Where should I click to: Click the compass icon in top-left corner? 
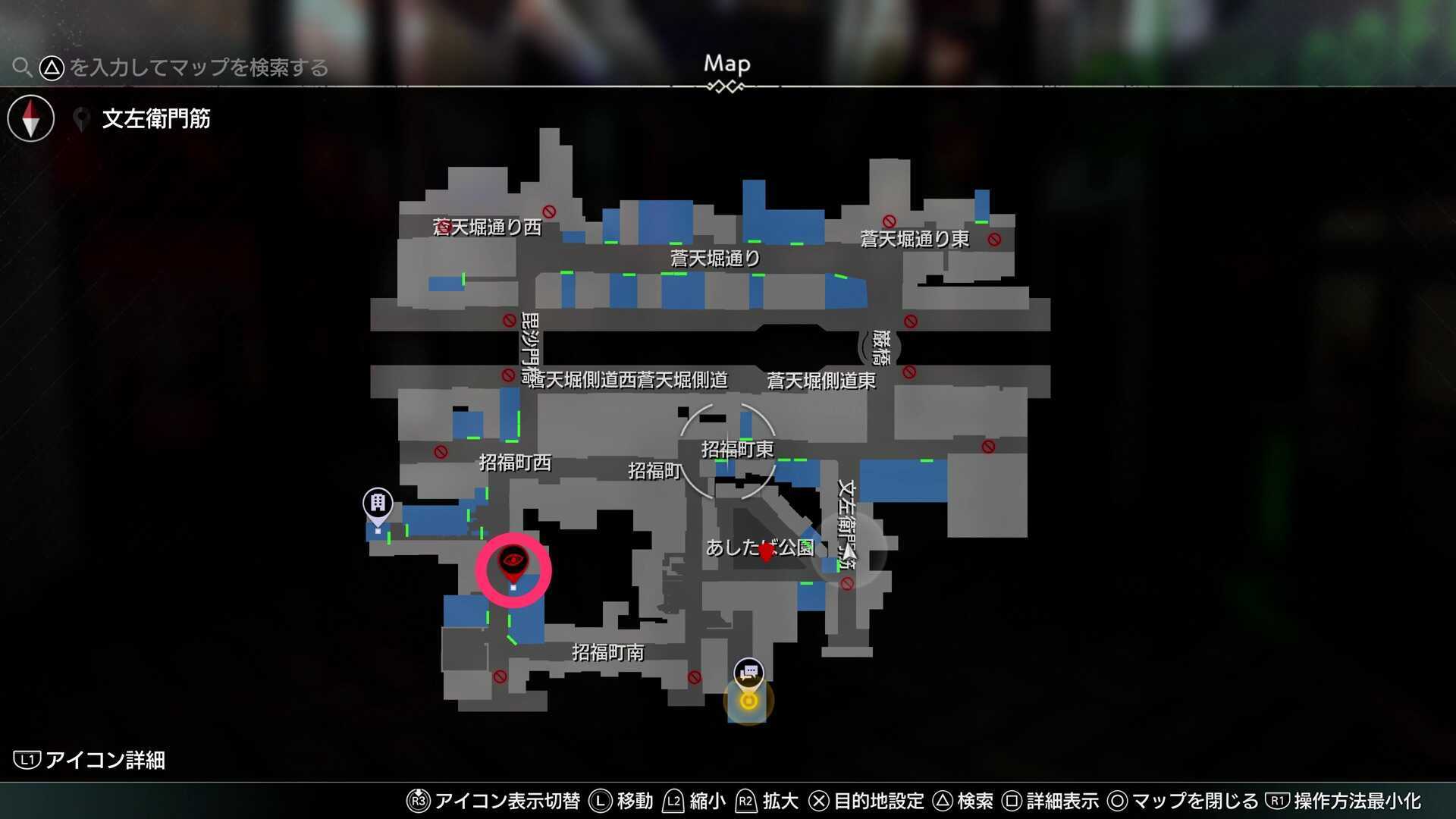click(x=30, y=118)
